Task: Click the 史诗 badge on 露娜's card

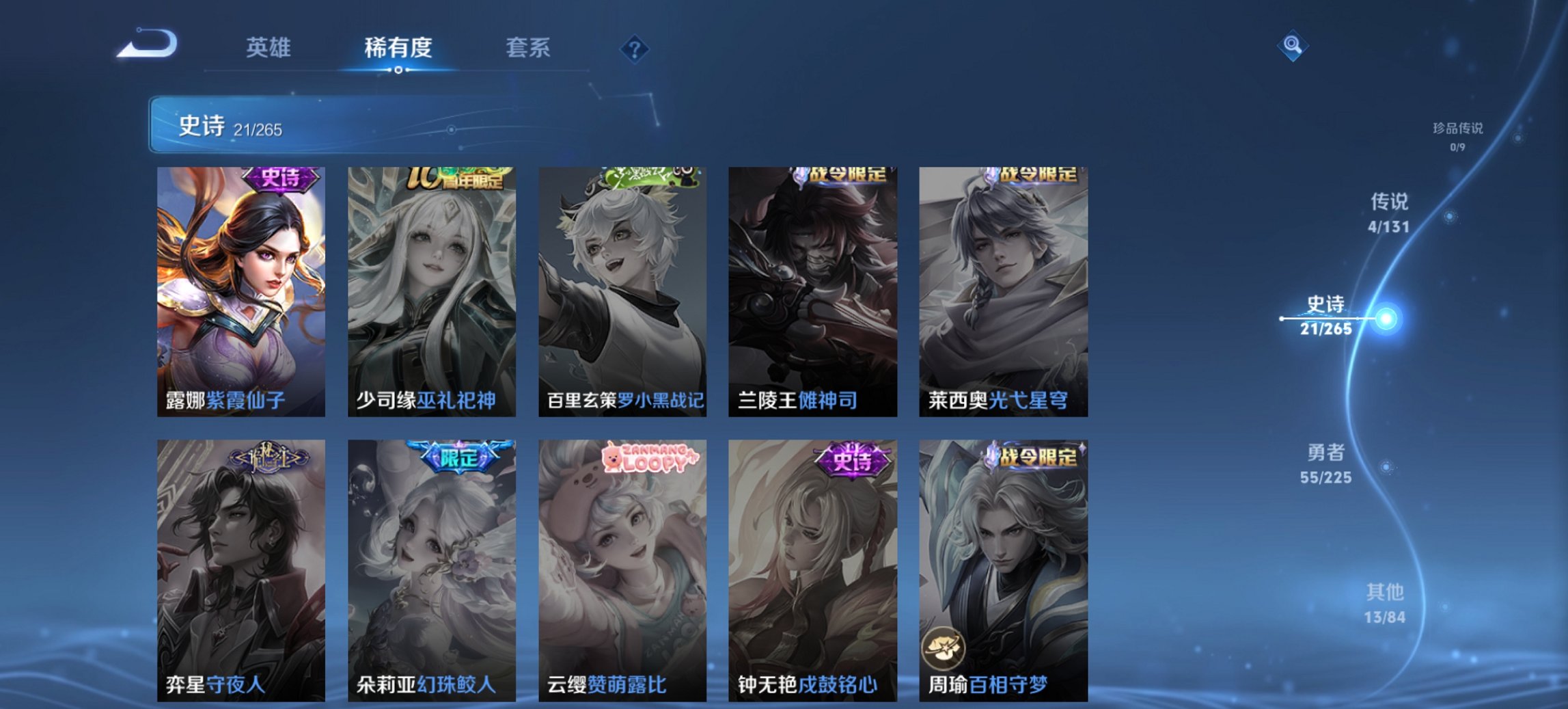Action: [280, 176]
